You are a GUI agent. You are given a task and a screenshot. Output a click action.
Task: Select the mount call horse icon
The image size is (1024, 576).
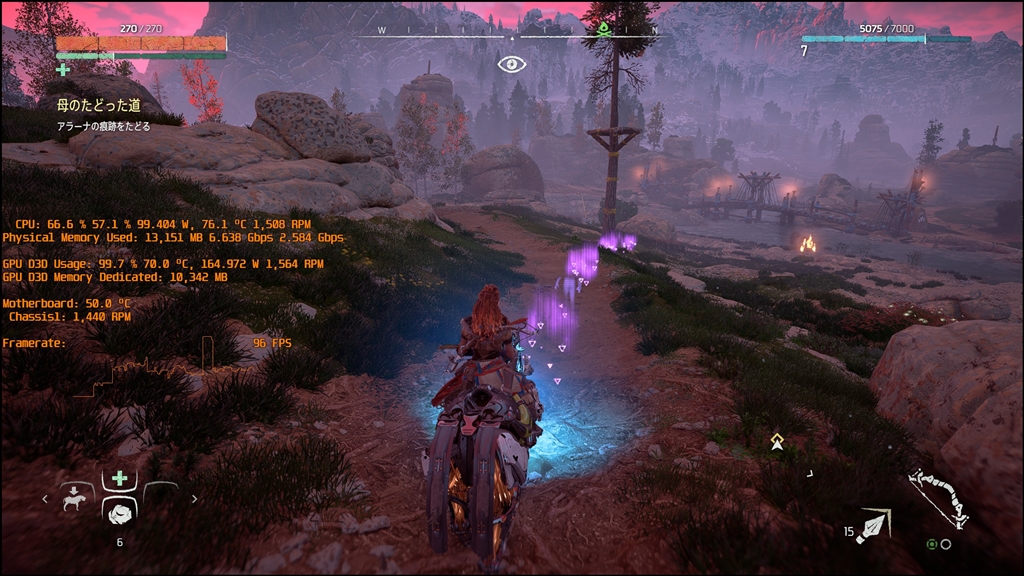point(74,499)
